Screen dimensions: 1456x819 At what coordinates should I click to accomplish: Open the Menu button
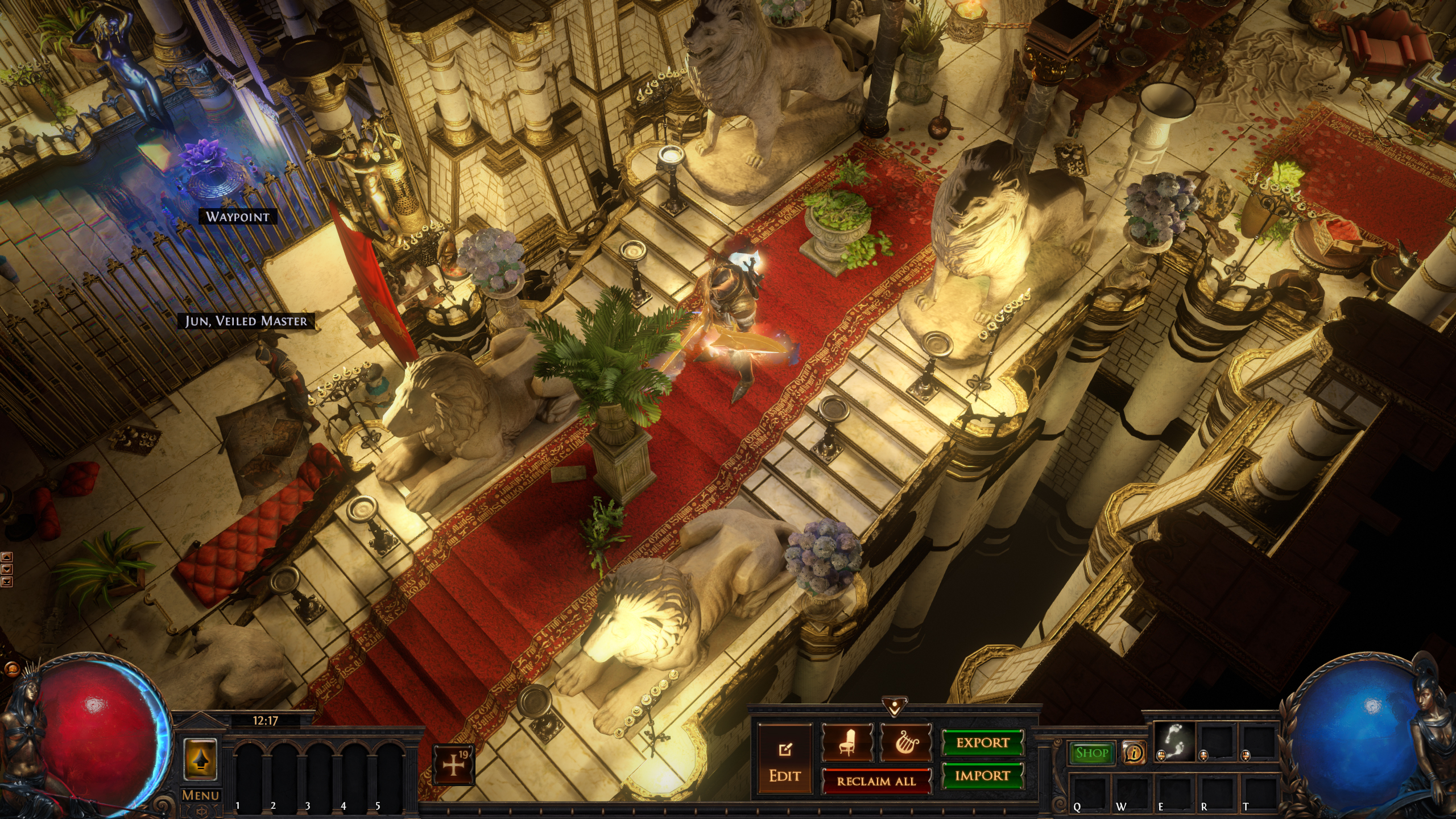201,795
